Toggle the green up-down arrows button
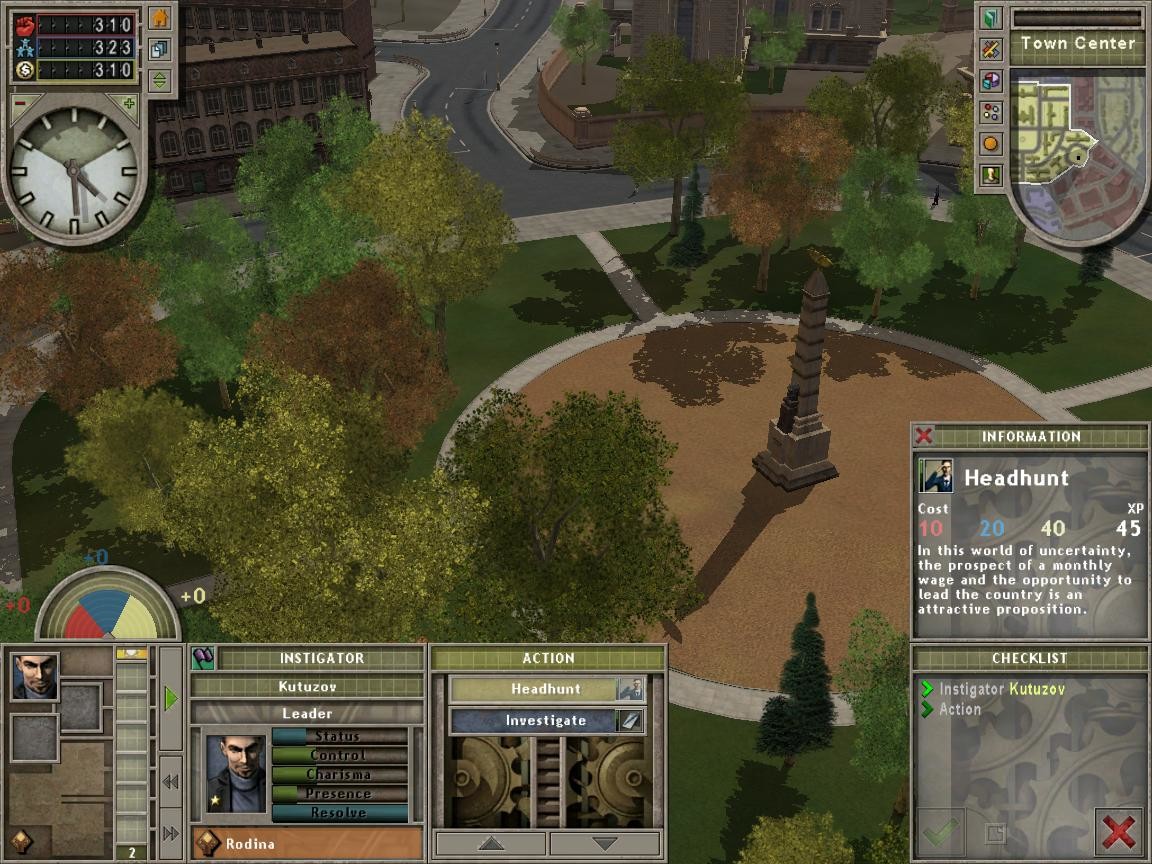1152x864 pixels. point(160,80)
